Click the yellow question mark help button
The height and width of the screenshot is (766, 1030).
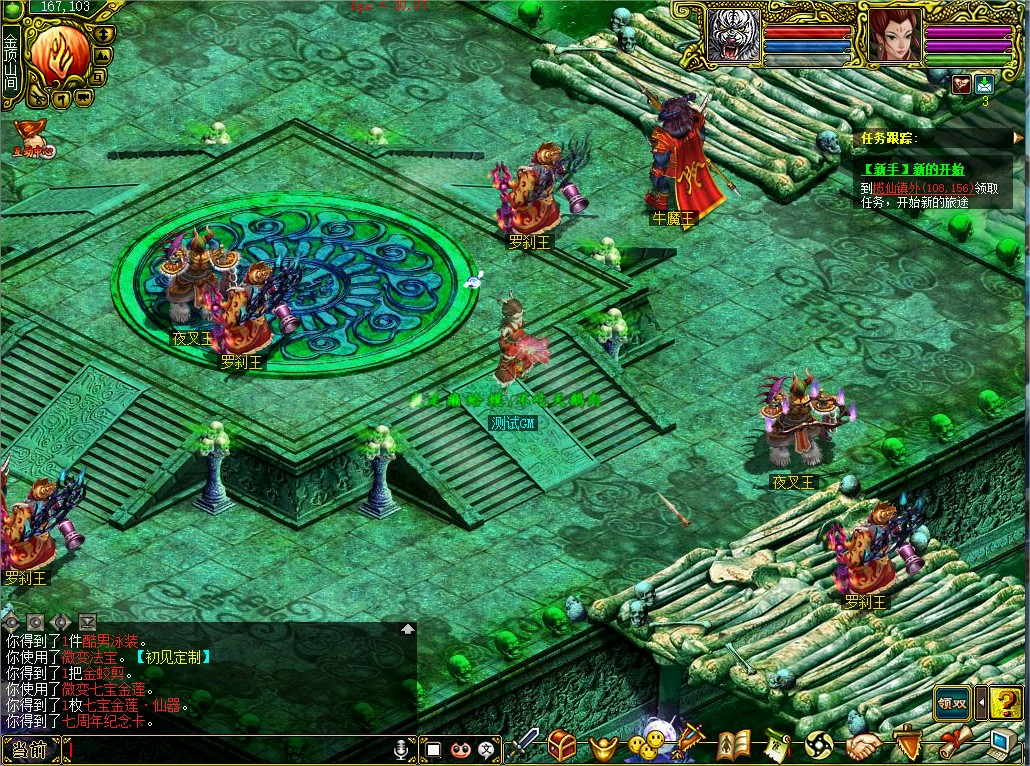(x=1005, y=702)
